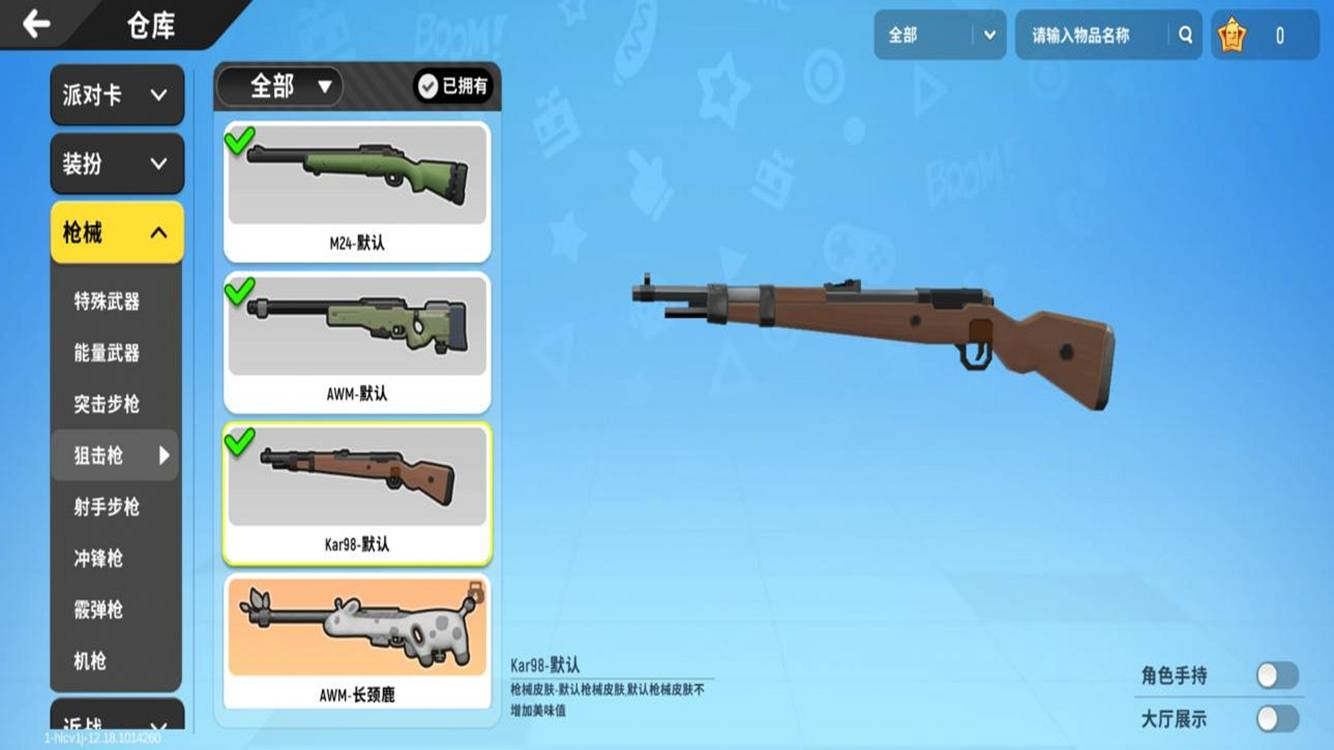1334x750 pixels.
Task: Switch to 机枪 subcategory
Action: 90,661
